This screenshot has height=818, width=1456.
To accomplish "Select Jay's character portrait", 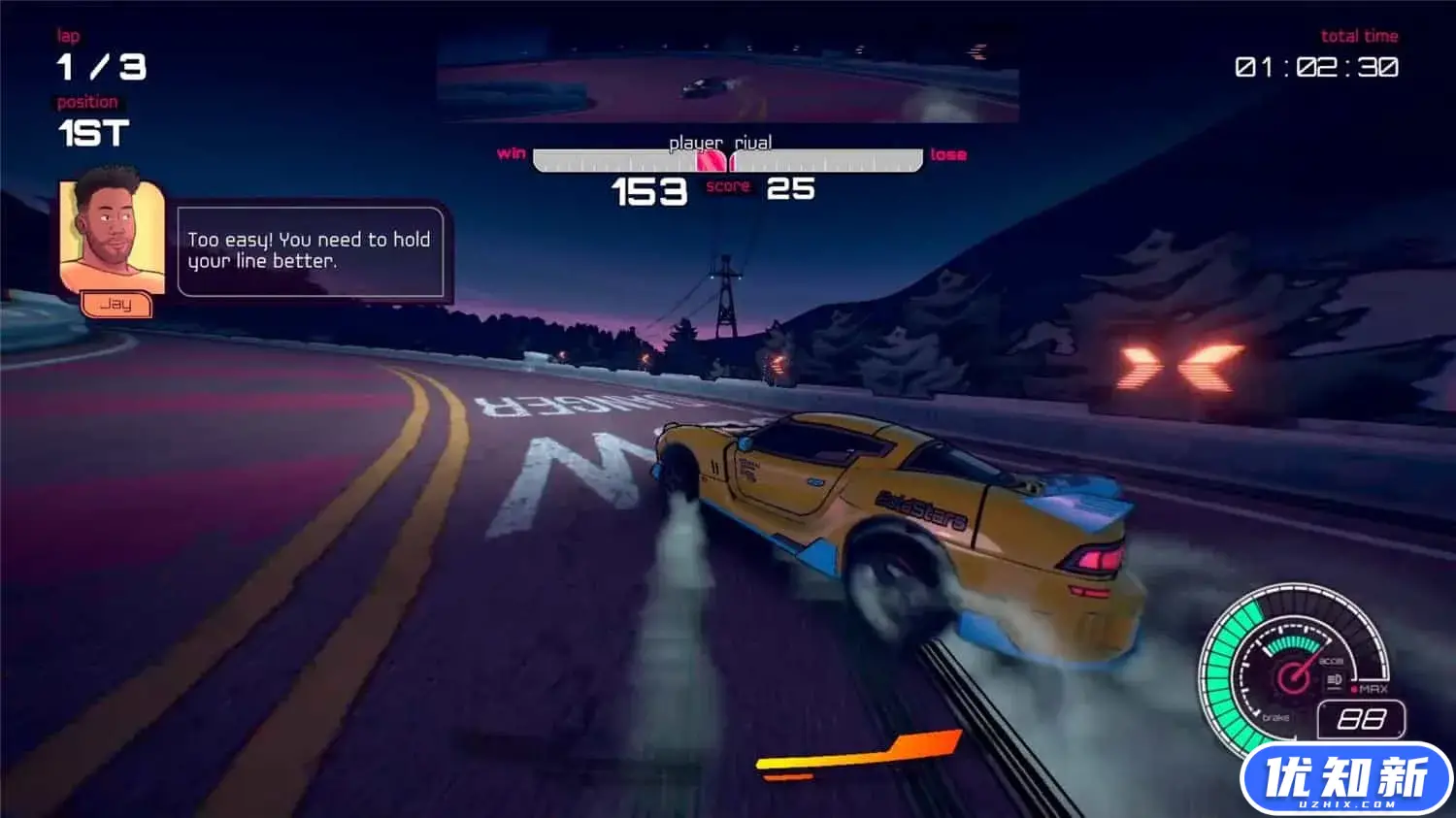I will [x=111, y=233].
